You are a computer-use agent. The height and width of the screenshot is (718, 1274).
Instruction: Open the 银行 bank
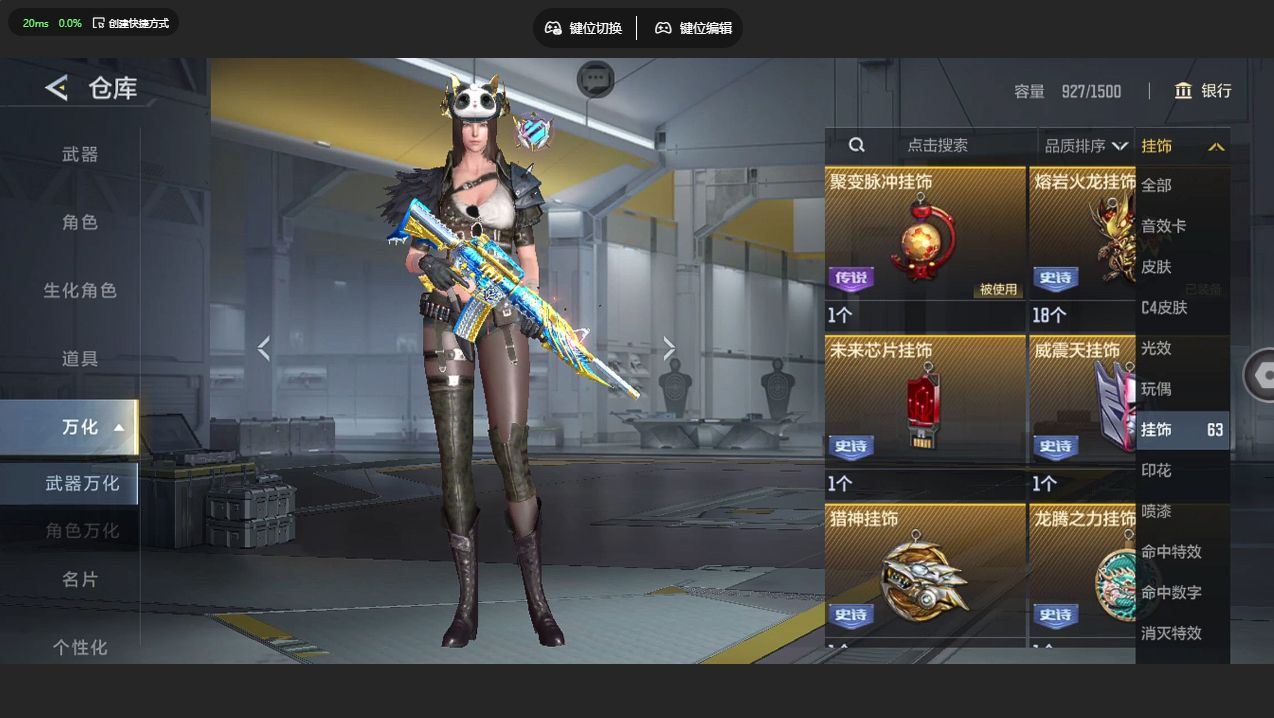(1203, 91)
